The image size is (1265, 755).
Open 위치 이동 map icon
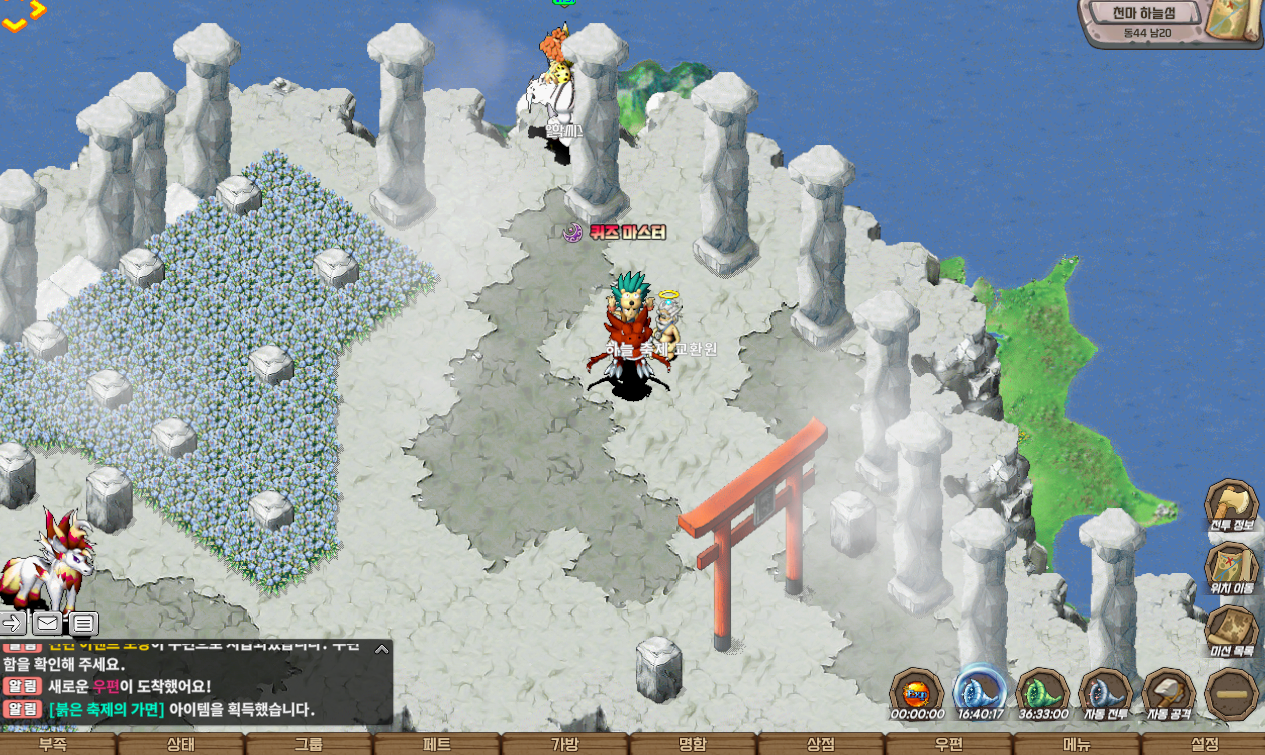1230,568
